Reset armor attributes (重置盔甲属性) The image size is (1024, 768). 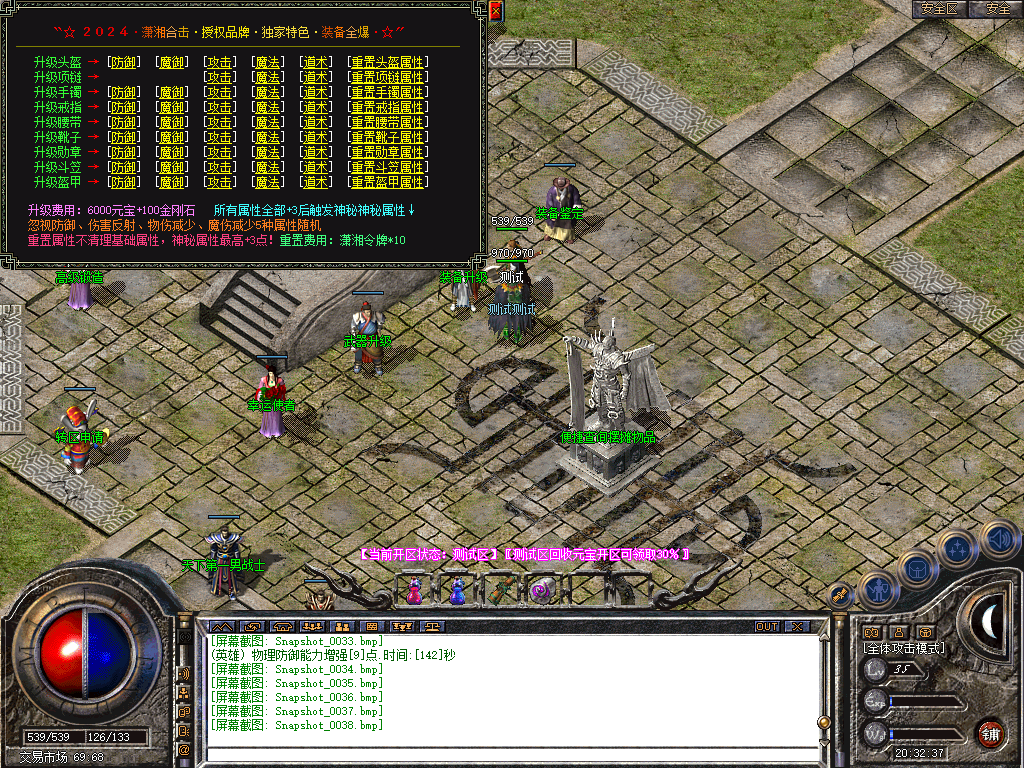click(387, 182)
